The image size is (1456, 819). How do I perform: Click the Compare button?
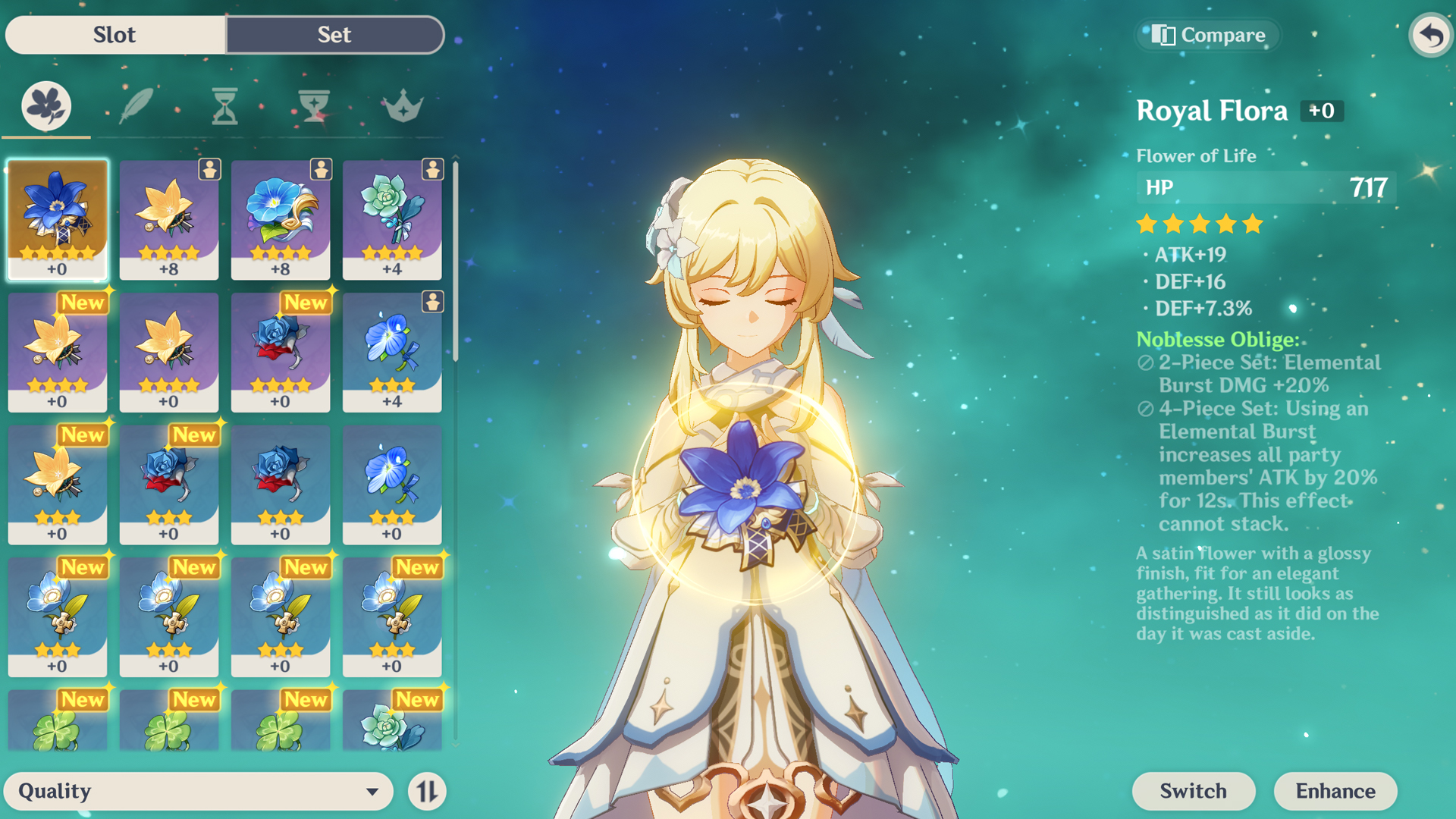1208,35
